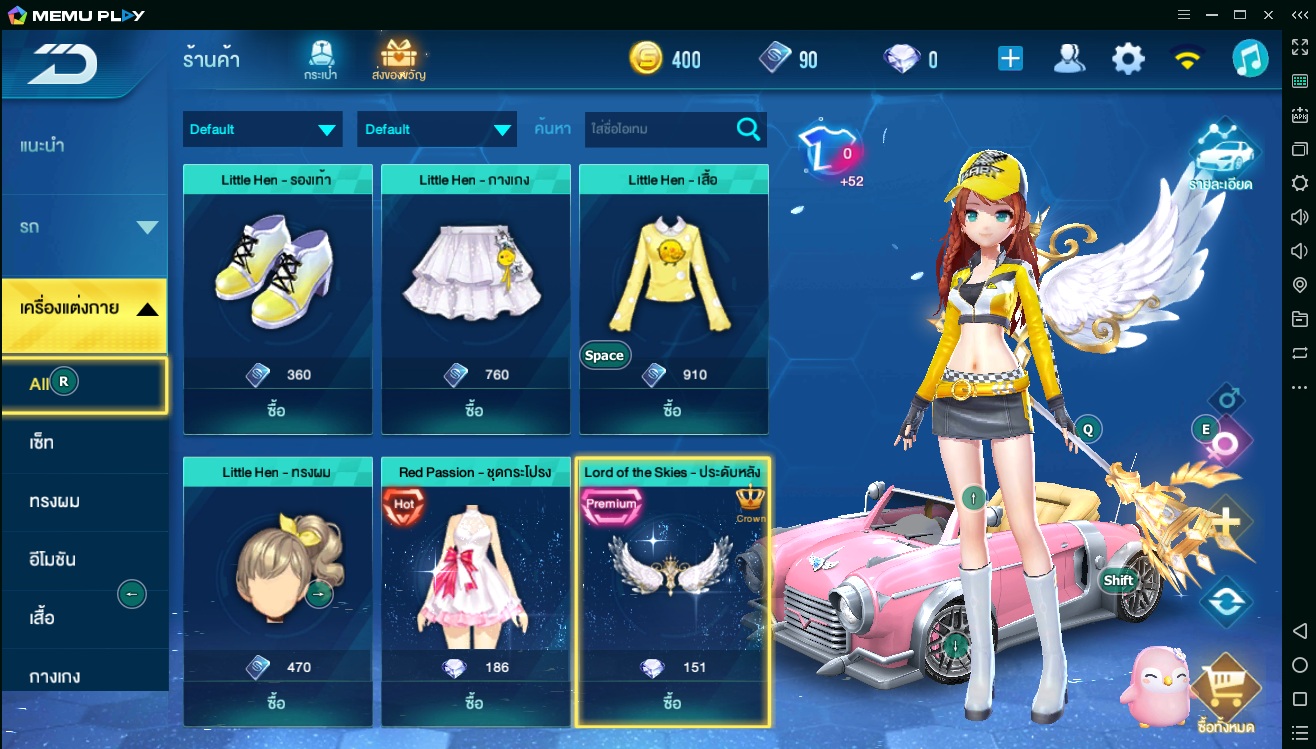The width and height of the screenshot is (1316, 749).
Task: Type in the item search field
Action: pos(660,129)
